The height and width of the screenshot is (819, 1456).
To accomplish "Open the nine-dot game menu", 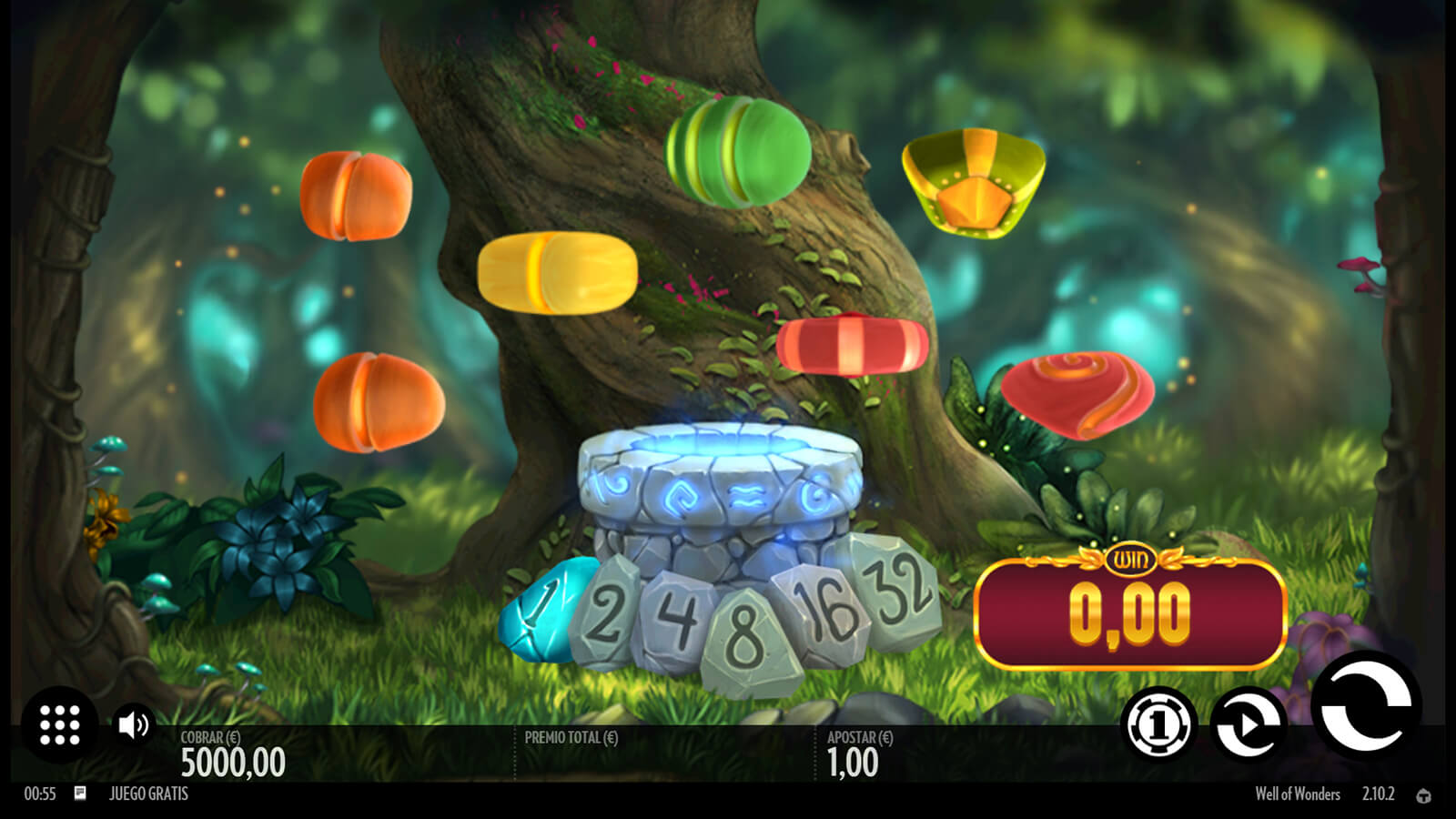I will [x=60, y=724].
